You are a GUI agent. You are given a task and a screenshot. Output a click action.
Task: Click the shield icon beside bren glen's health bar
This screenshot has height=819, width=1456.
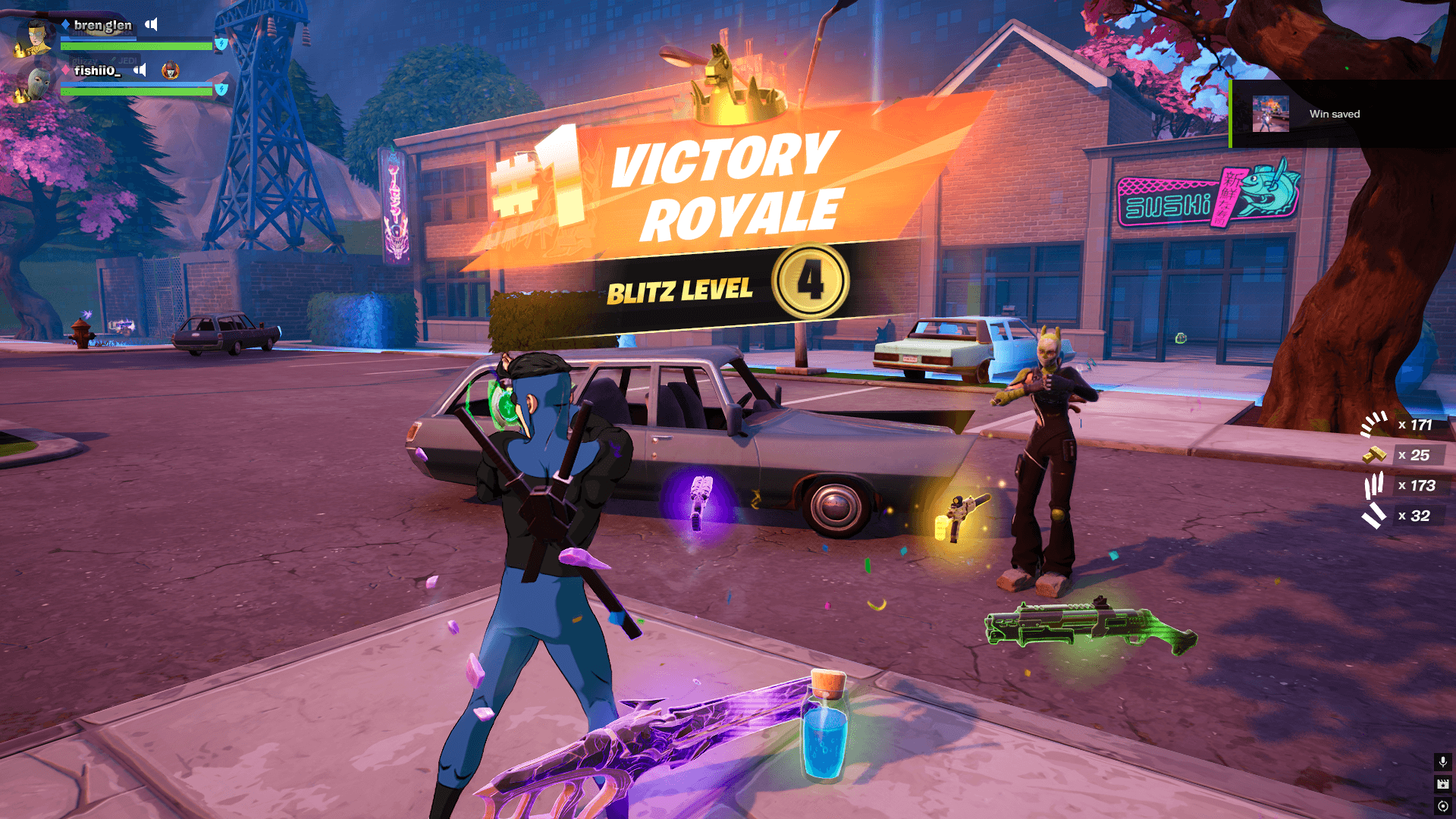click(221, 45)
